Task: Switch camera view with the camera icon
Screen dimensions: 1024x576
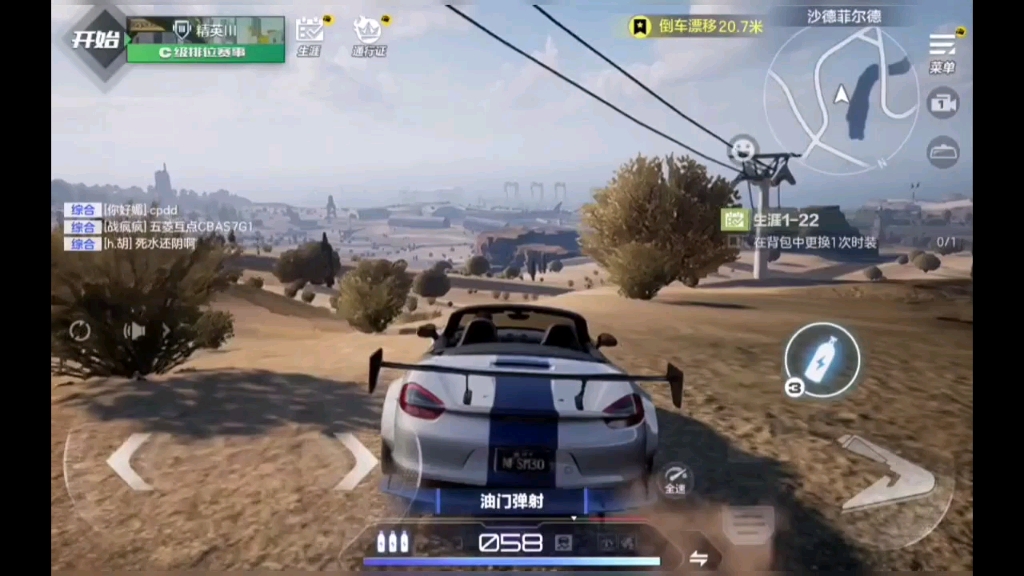Action: click(x=942, y=102)
